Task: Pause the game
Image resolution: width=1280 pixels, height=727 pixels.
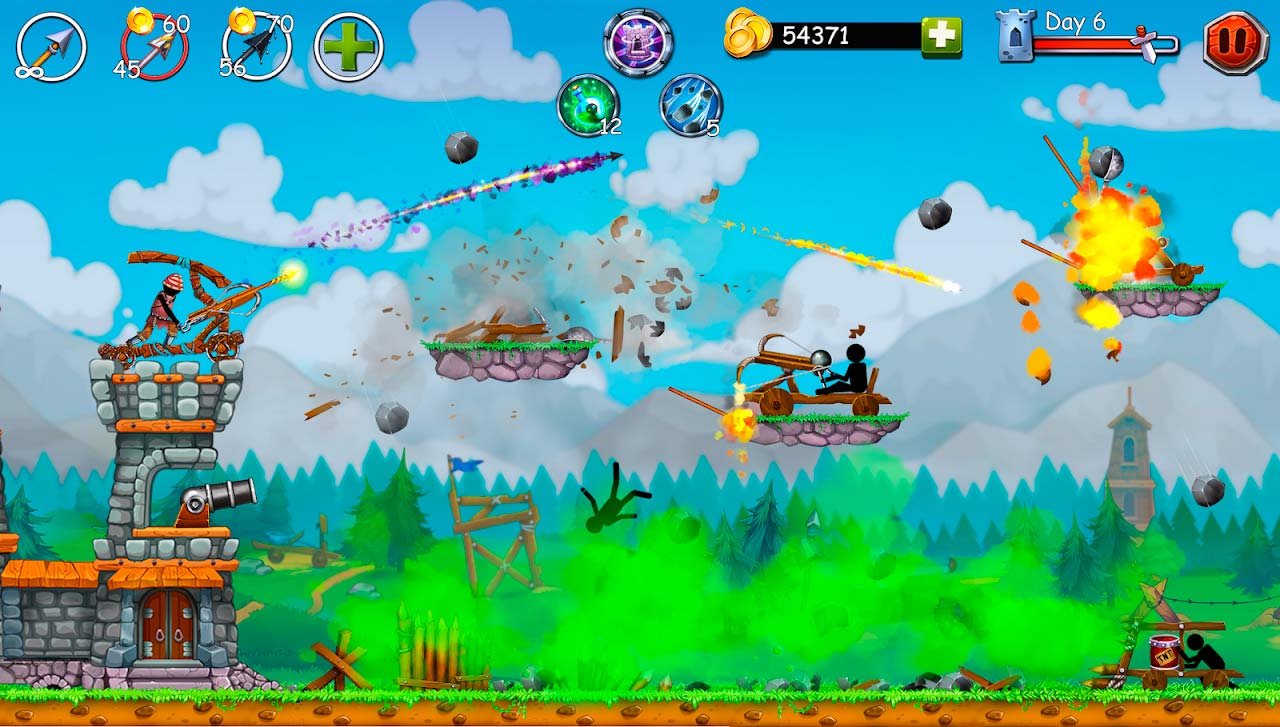Action: [x=1235, y=43]
